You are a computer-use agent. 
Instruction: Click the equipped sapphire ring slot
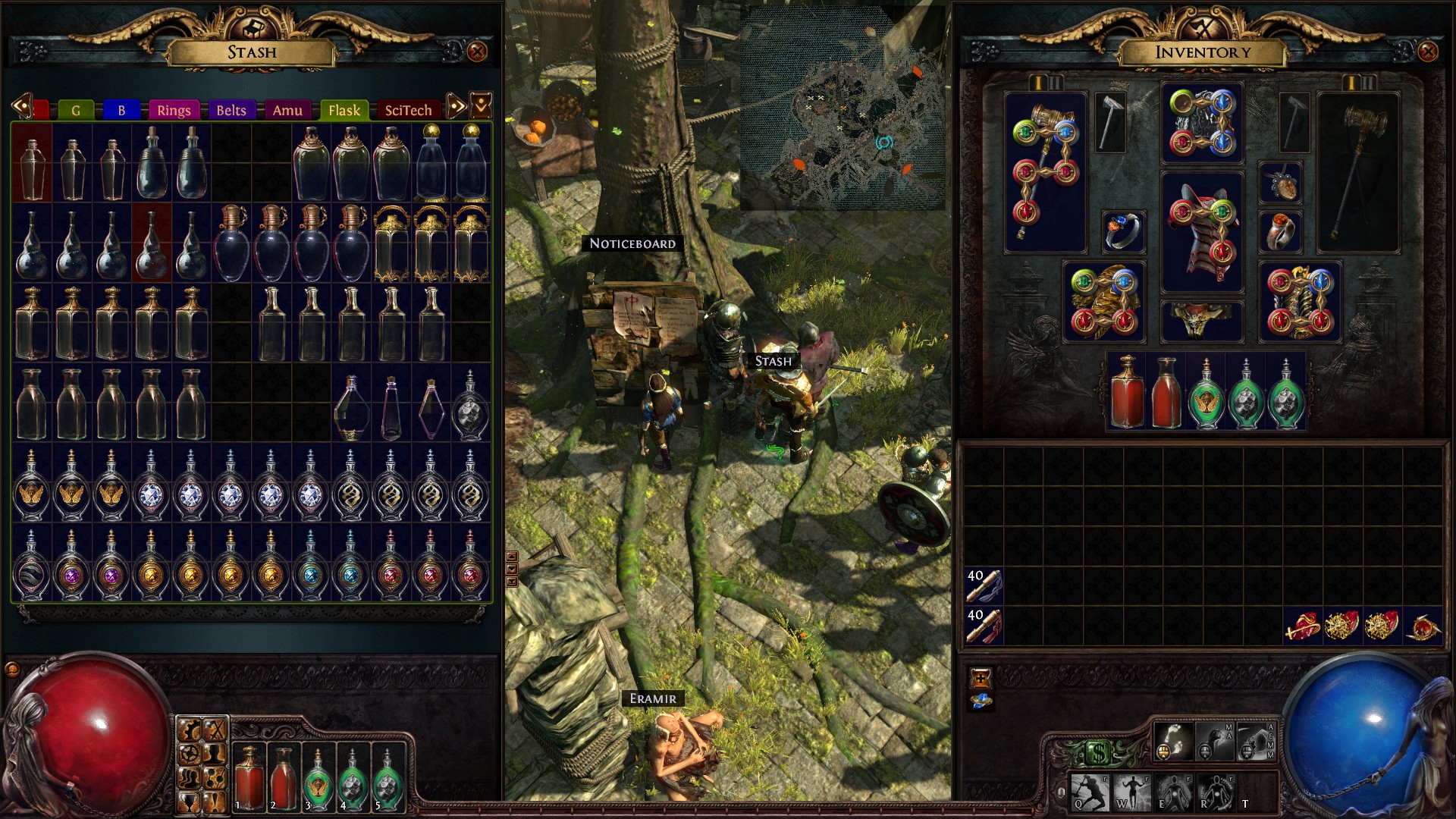(1123, 231)
